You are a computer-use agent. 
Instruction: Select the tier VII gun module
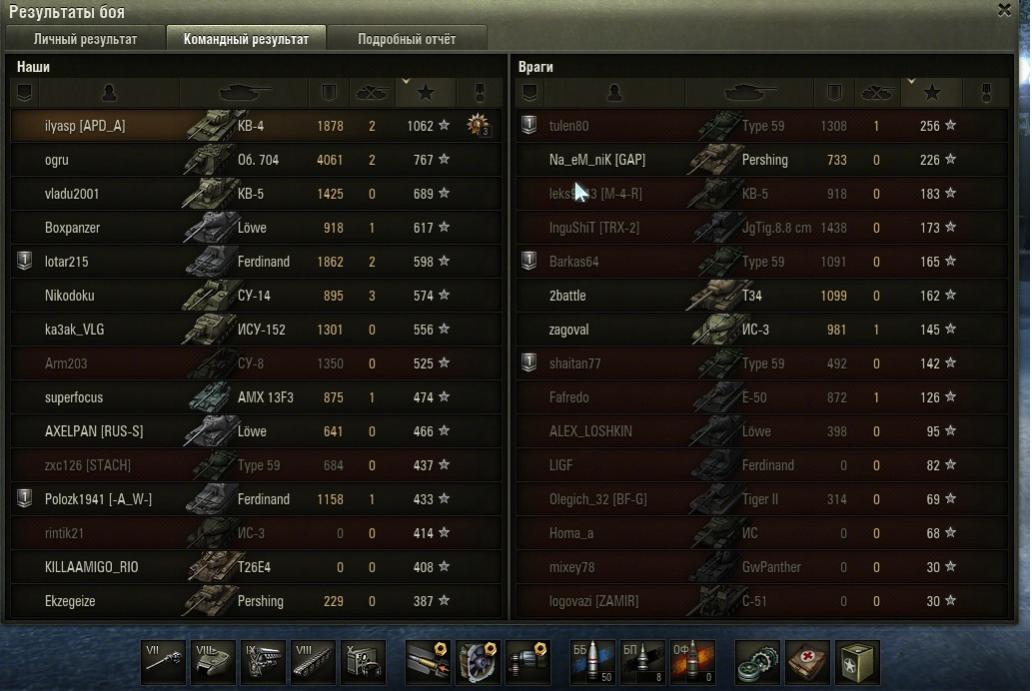tap(164, 662)
